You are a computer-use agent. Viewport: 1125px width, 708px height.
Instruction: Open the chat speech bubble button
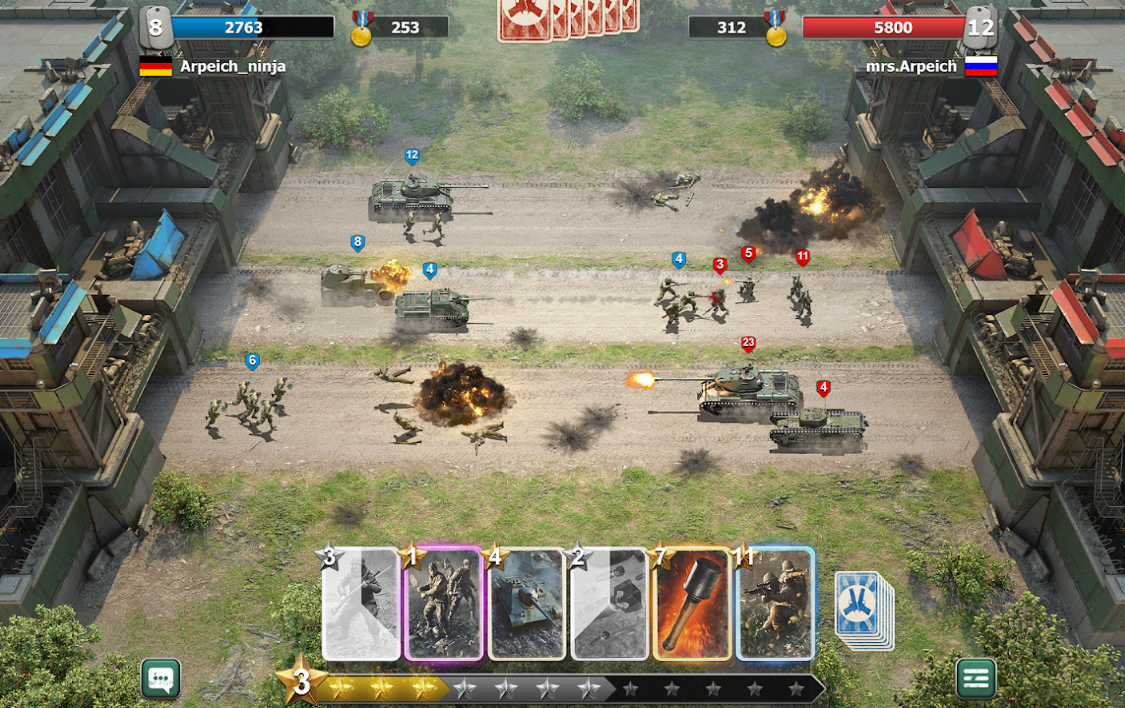tap(161, 678)
